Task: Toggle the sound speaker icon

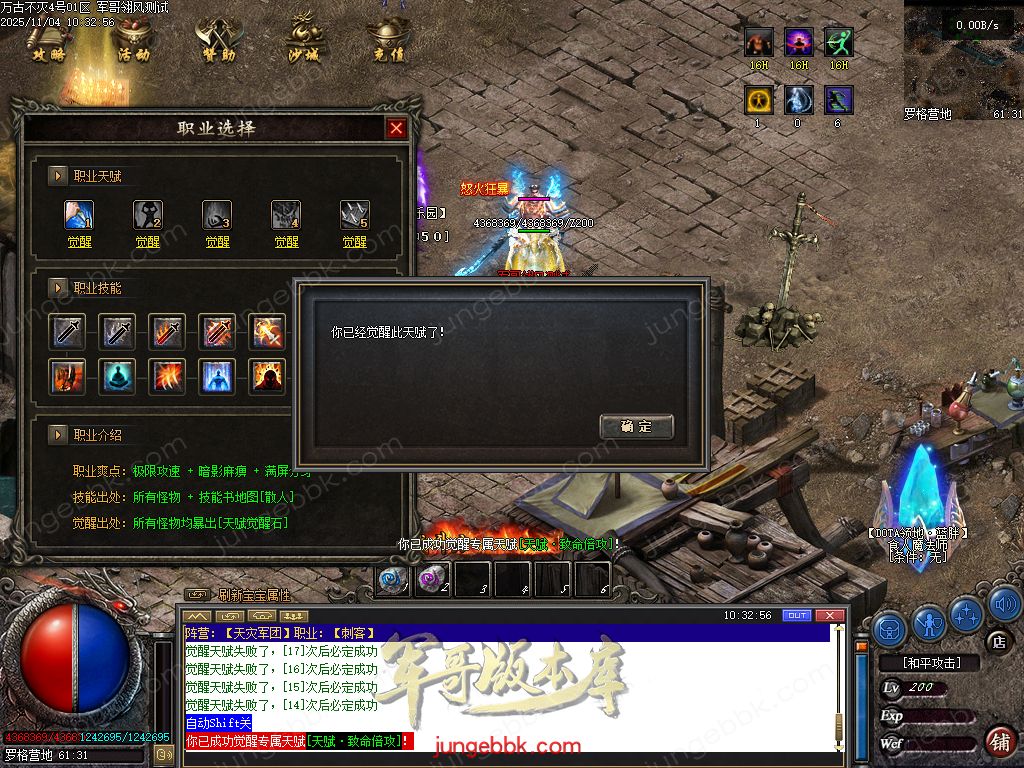Action: (1004, 606)
